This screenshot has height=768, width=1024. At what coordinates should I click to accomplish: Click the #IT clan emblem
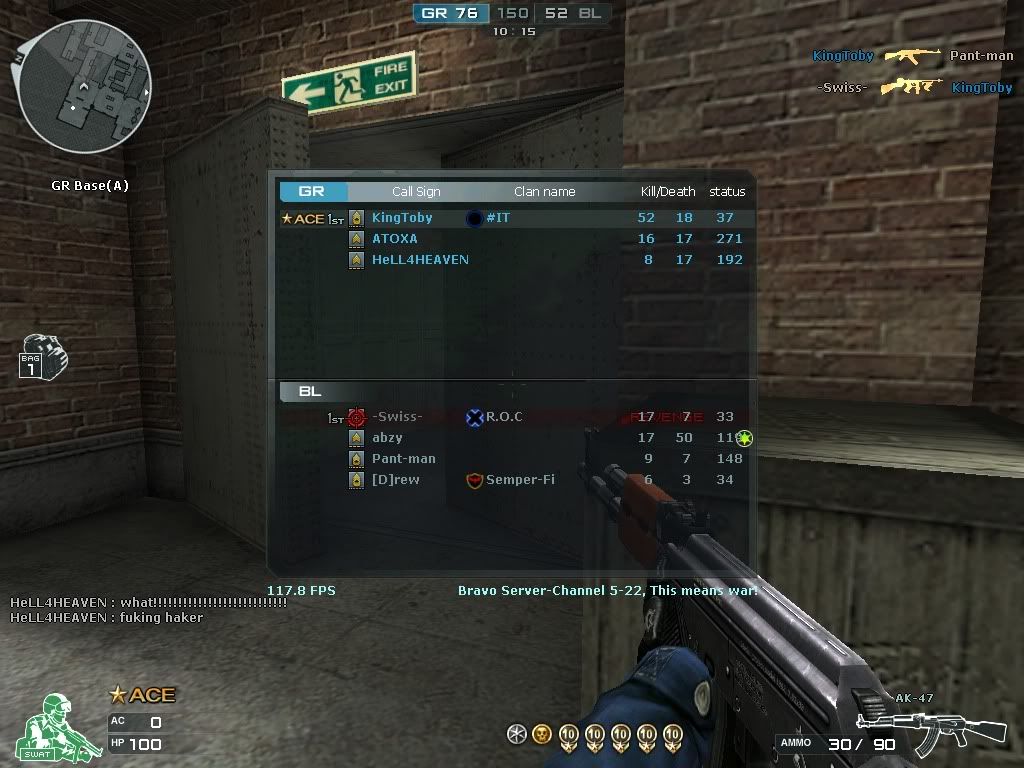click(474, 218)
